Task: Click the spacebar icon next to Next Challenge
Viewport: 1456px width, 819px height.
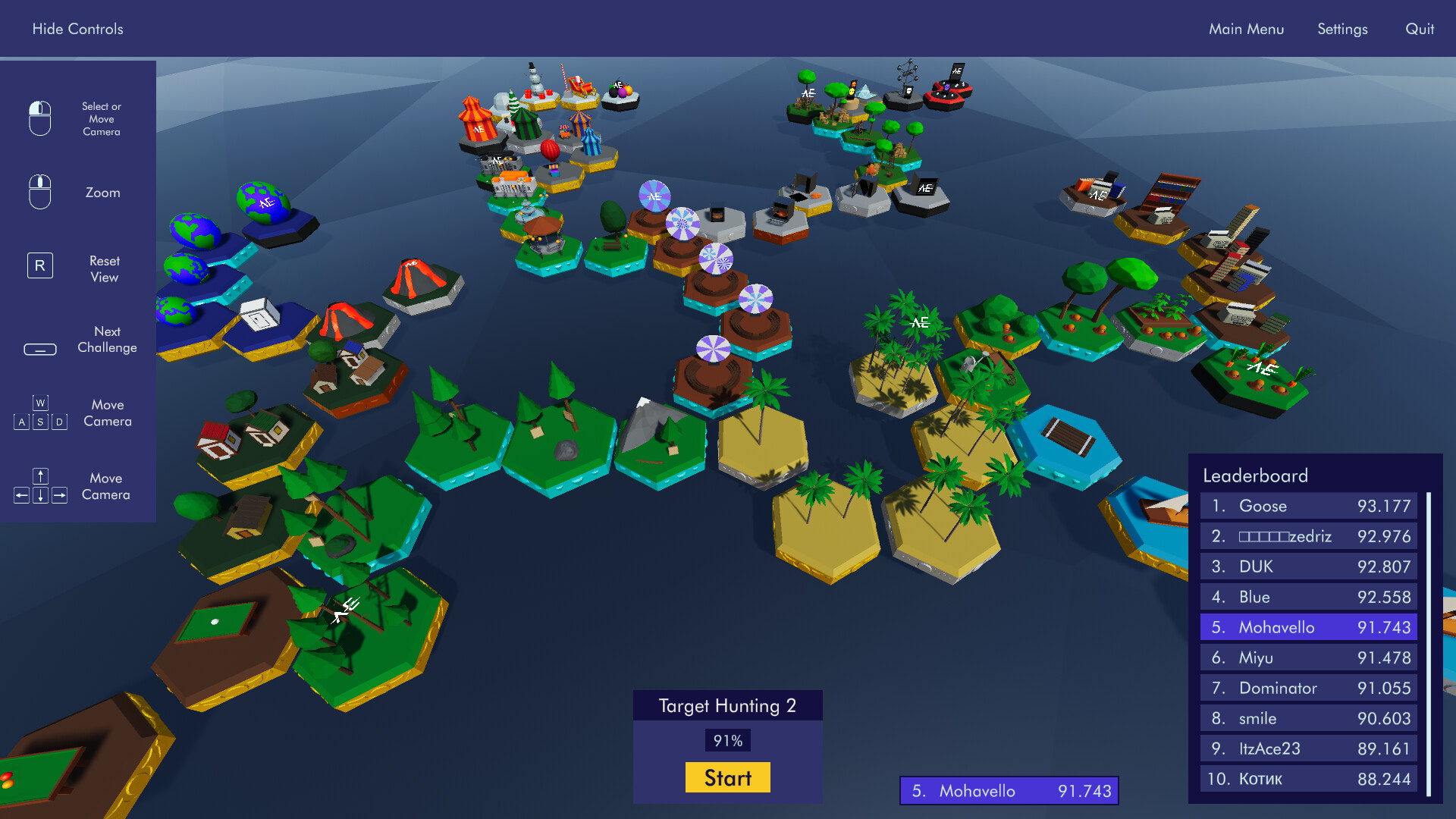Action: pos(39,349)
